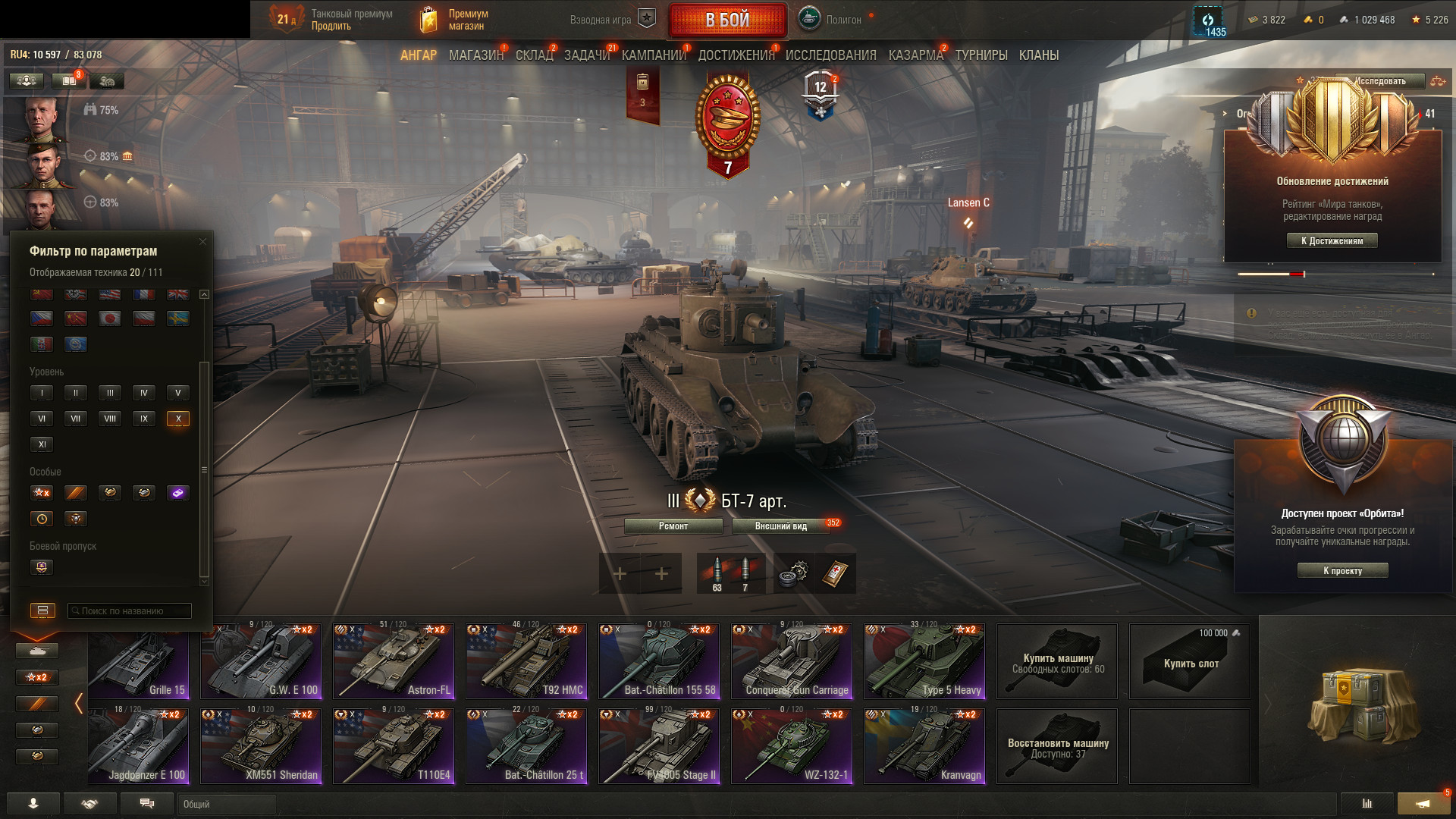
Task: Select the Type 5 Heavy tank
Action: (924, 661)
